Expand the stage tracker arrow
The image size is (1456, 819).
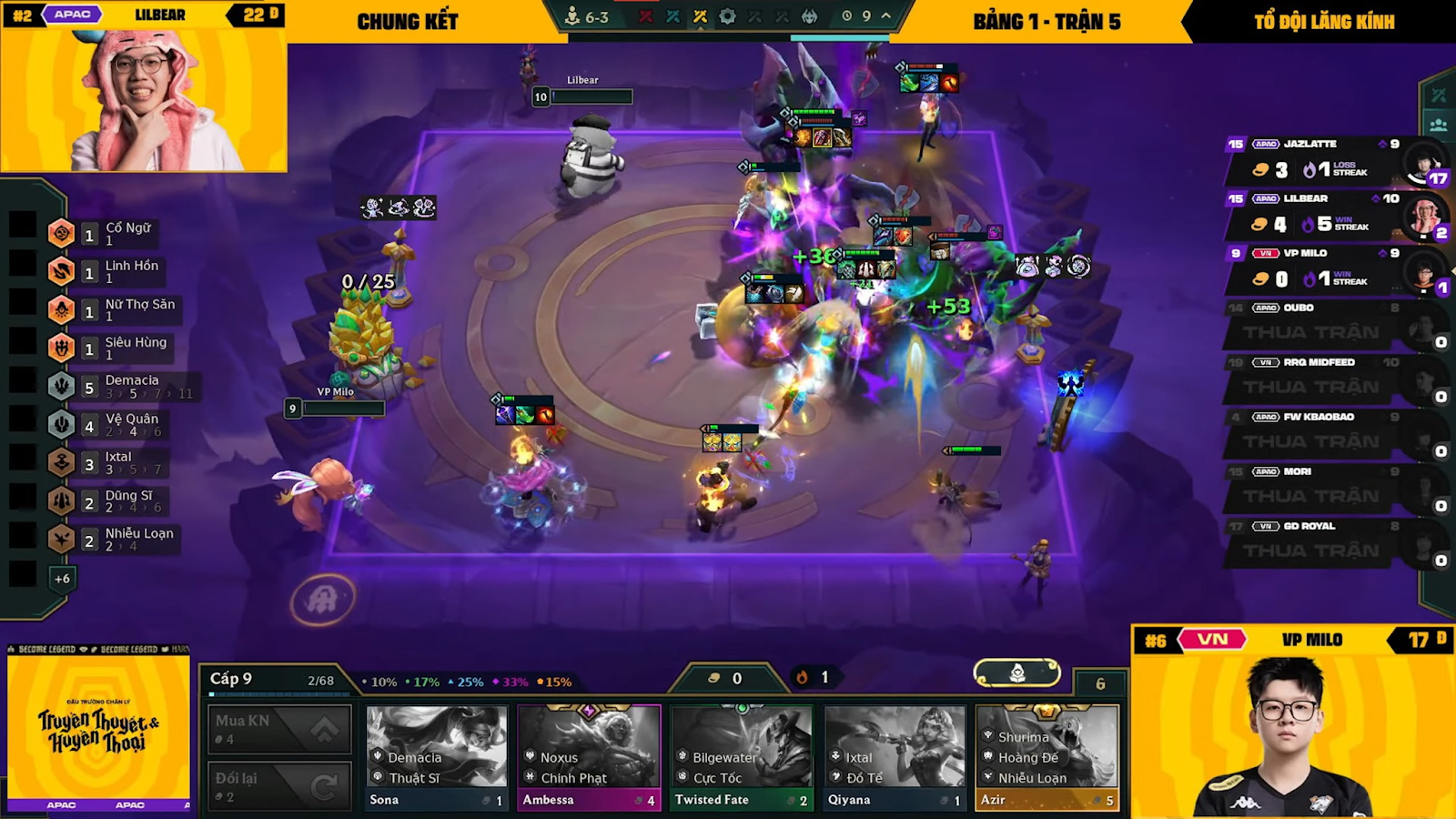[x=885, y=15]
